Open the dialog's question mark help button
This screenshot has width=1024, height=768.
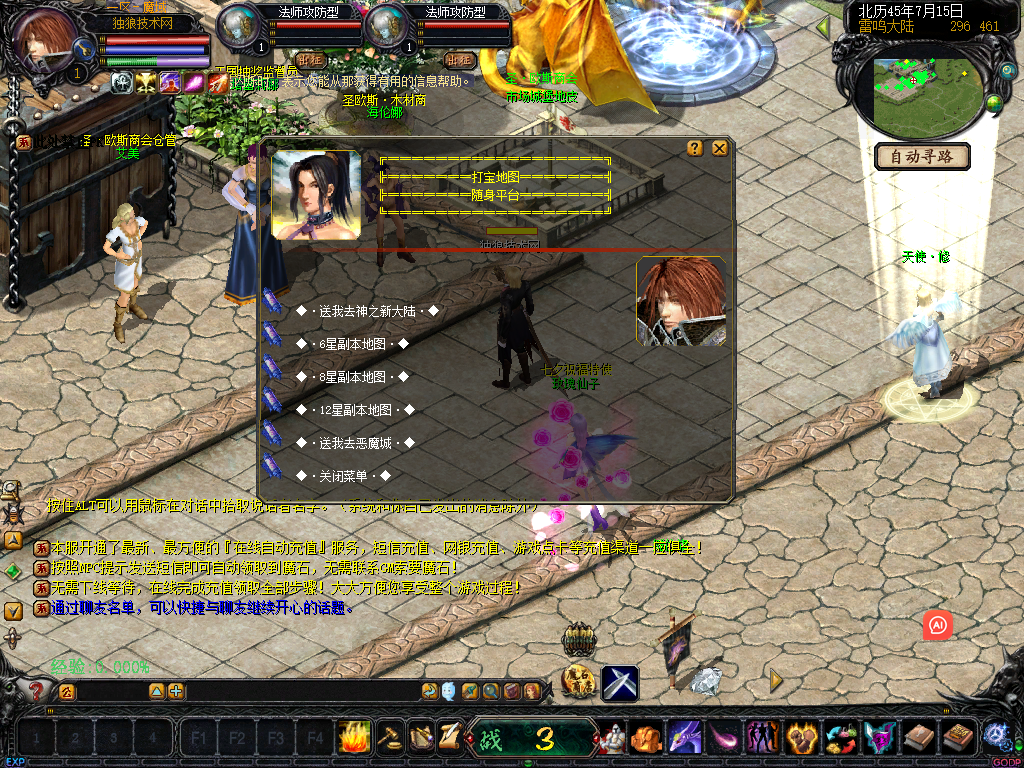695,148
